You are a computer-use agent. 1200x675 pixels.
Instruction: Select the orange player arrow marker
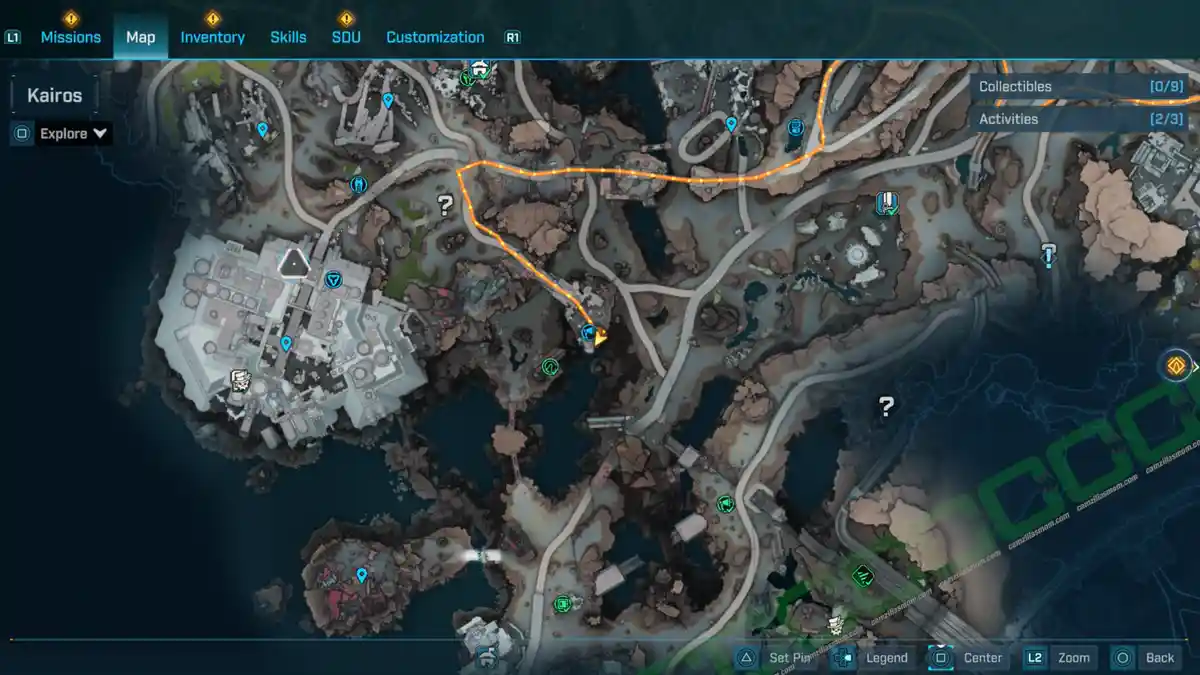(x=601, y=339)
